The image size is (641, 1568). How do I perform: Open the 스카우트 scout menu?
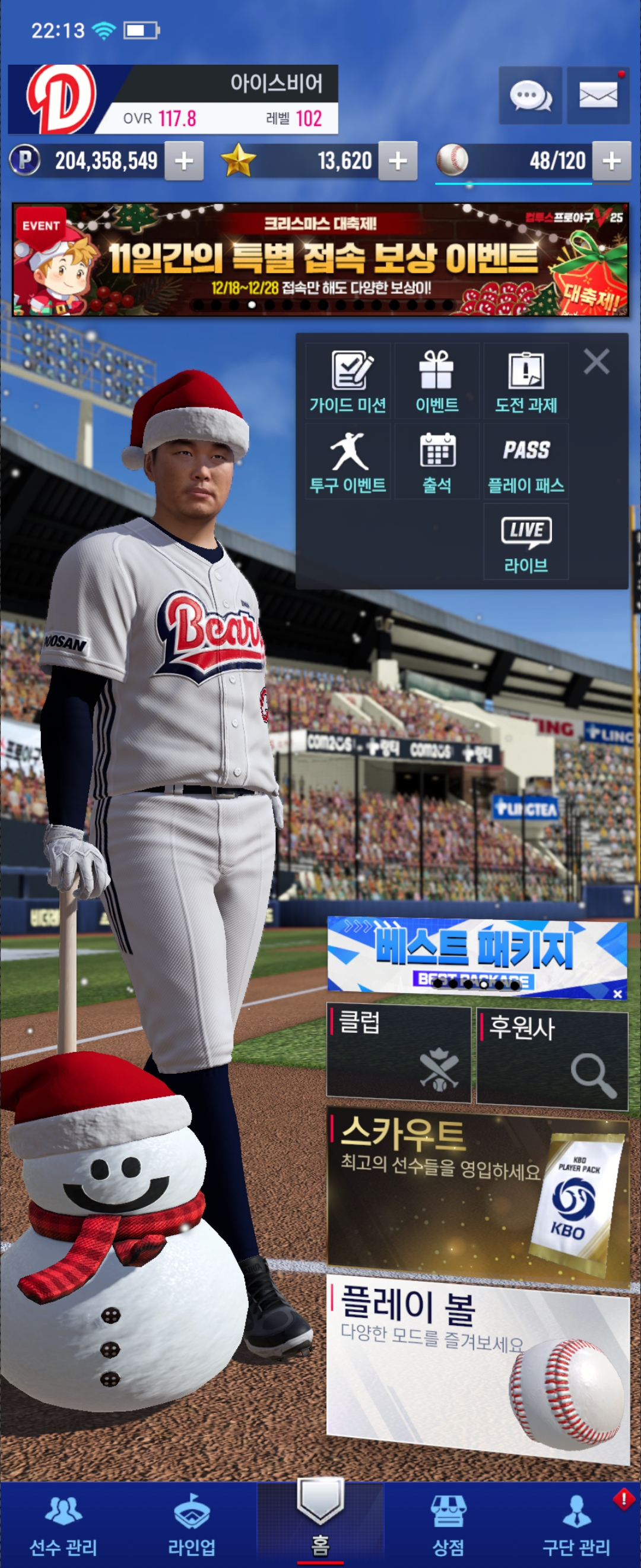pyautogui.click(x=477, y=1194)
